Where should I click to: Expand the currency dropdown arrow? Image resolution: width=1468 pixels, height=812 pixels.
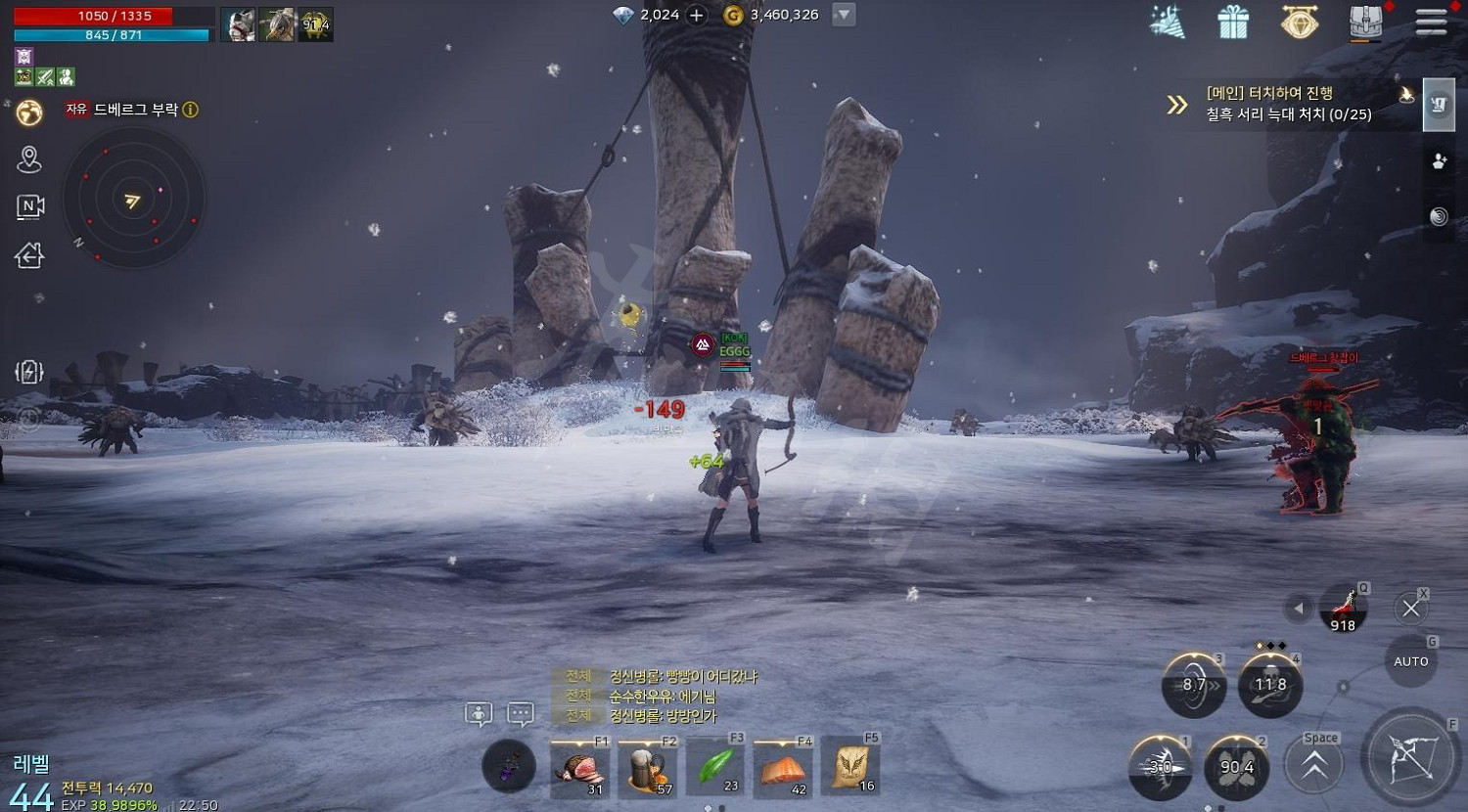click(844, 15)
